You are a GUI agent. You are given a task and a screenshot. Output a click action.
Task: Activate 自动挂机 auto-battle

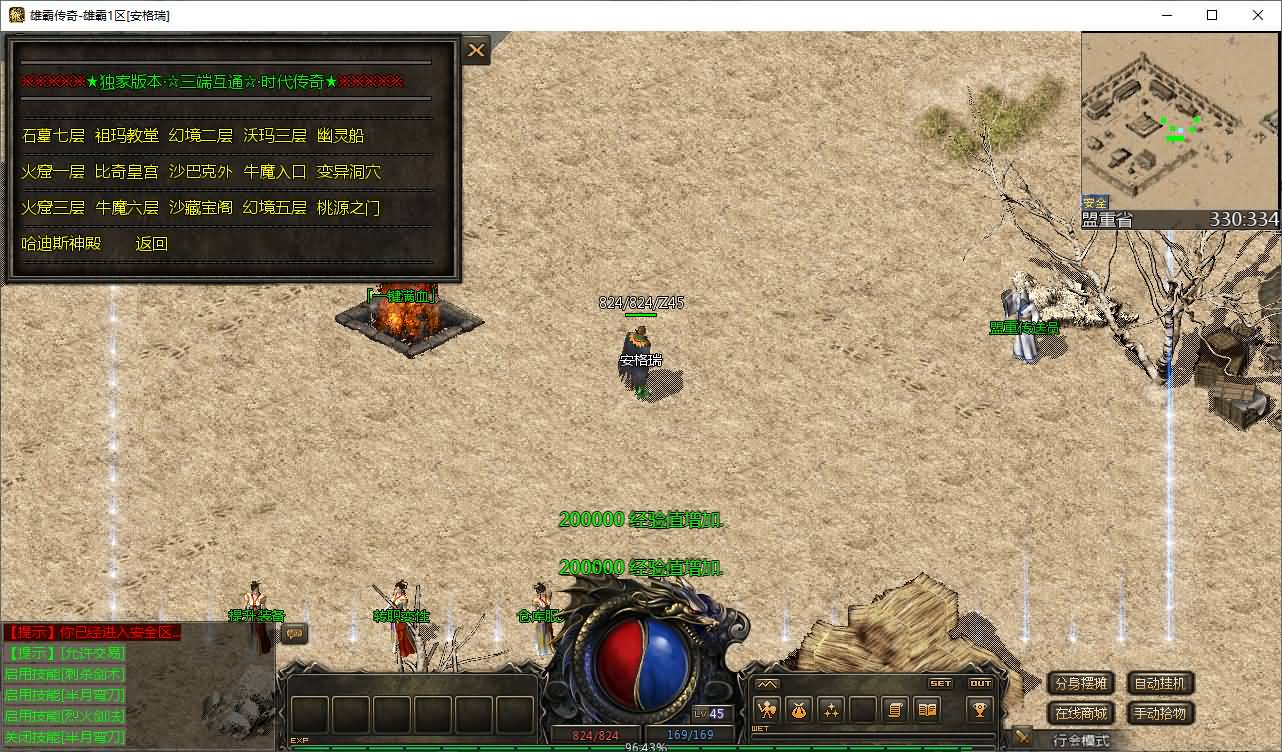(x=1161, y=684)
